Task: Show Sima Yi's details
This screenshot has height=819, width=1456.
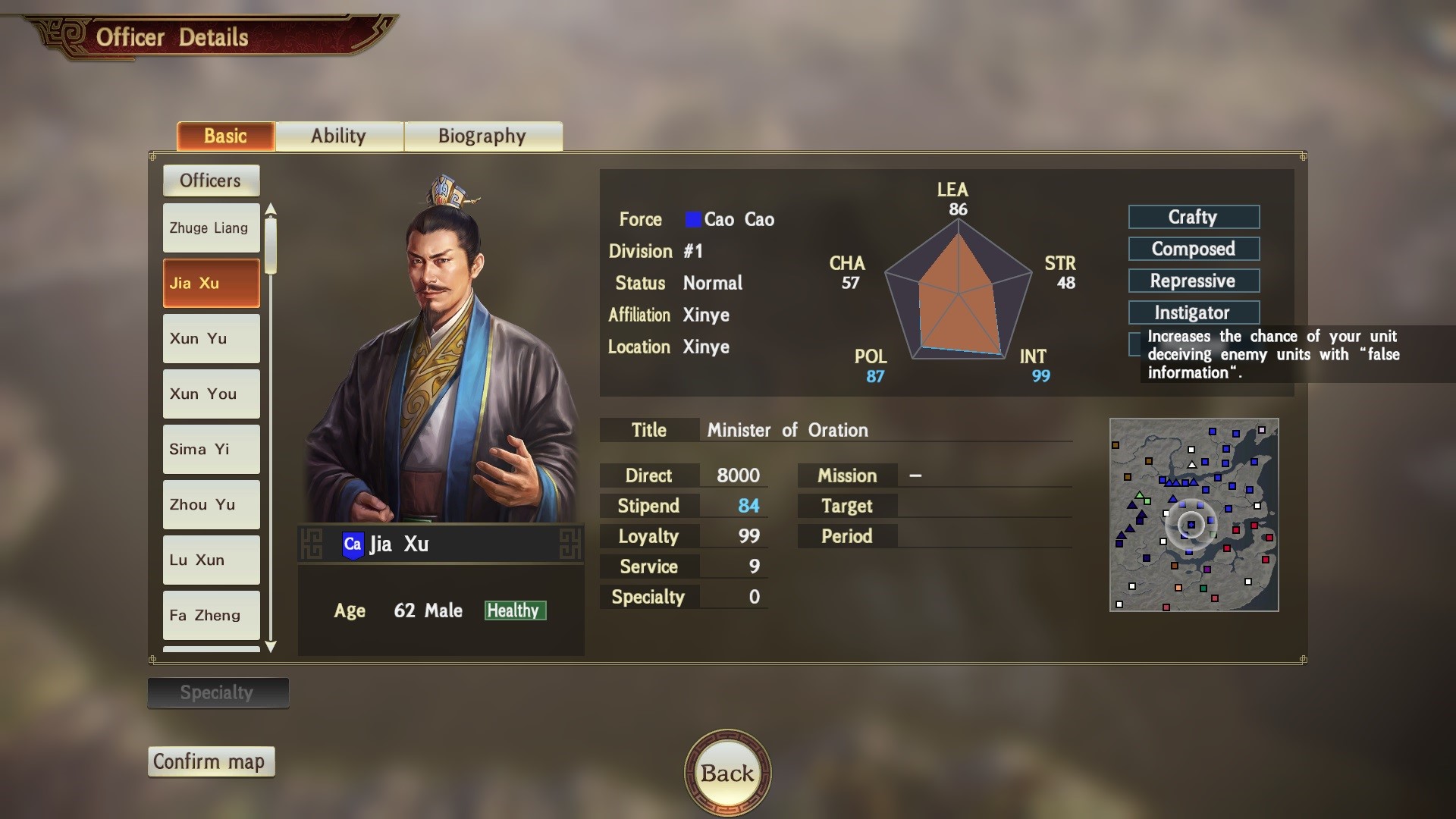Action: 211,449
